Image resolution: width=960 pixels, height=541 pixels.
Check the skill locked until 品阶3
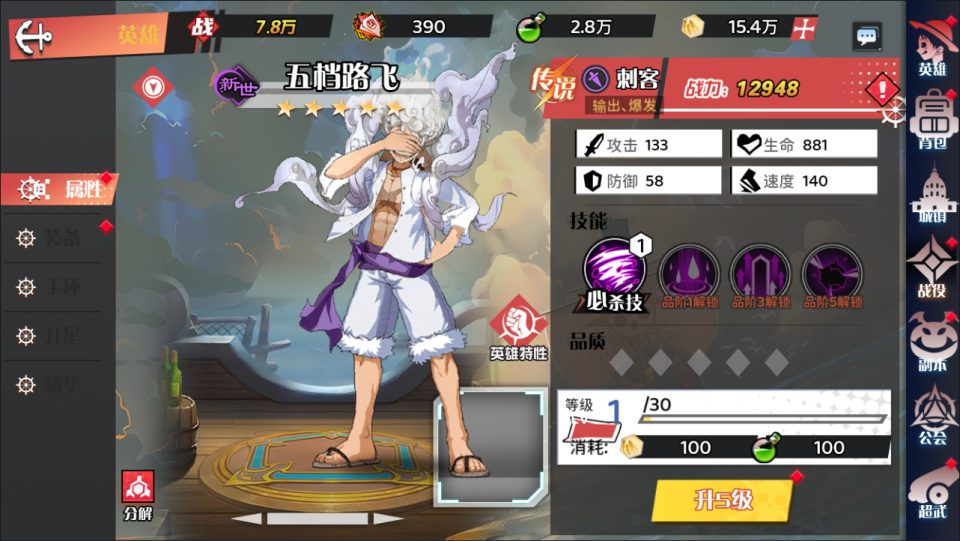(761, 274)
